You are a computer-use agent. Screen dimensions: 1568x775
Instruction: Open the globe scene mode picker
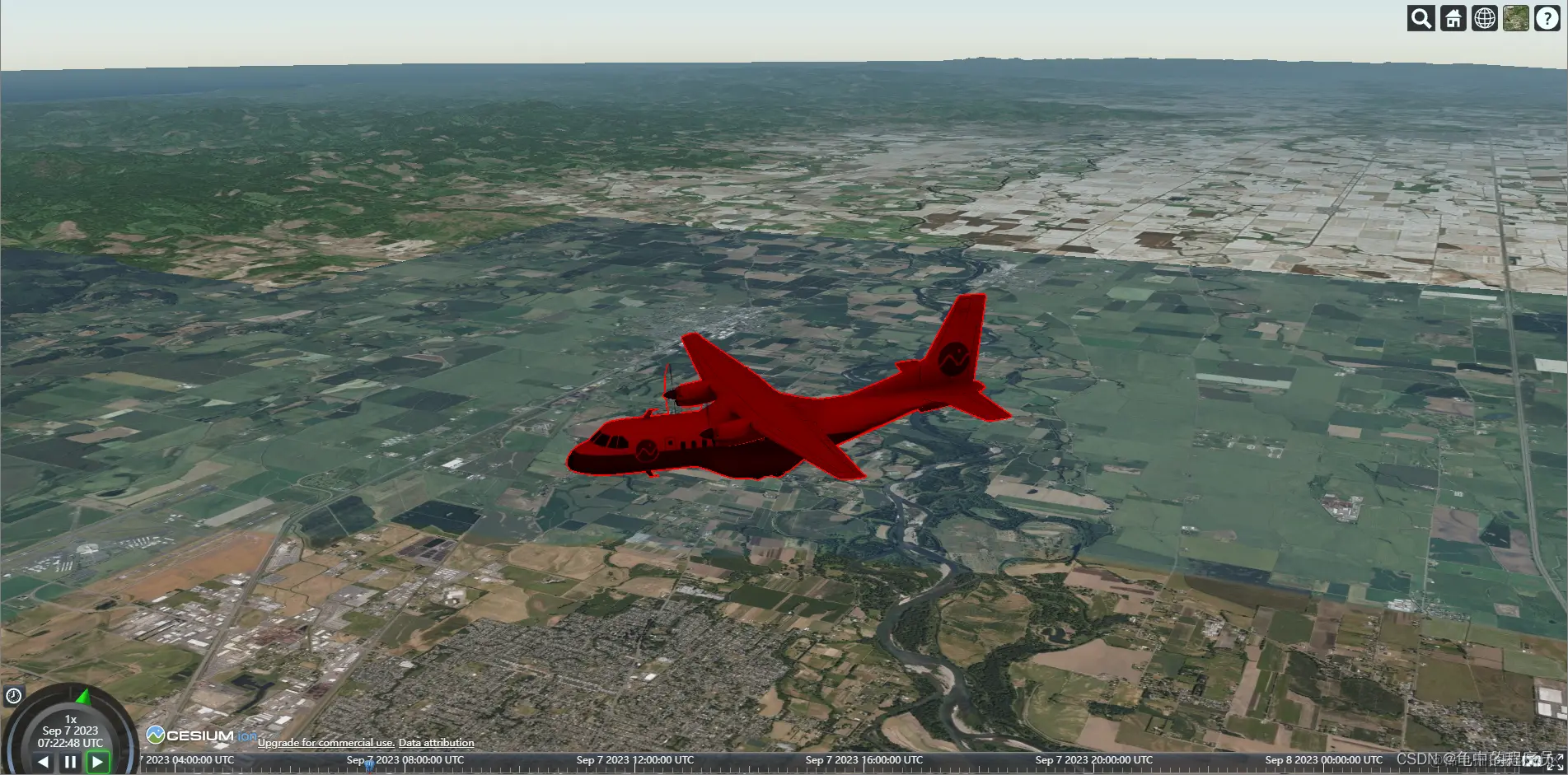coord(1484,18)
